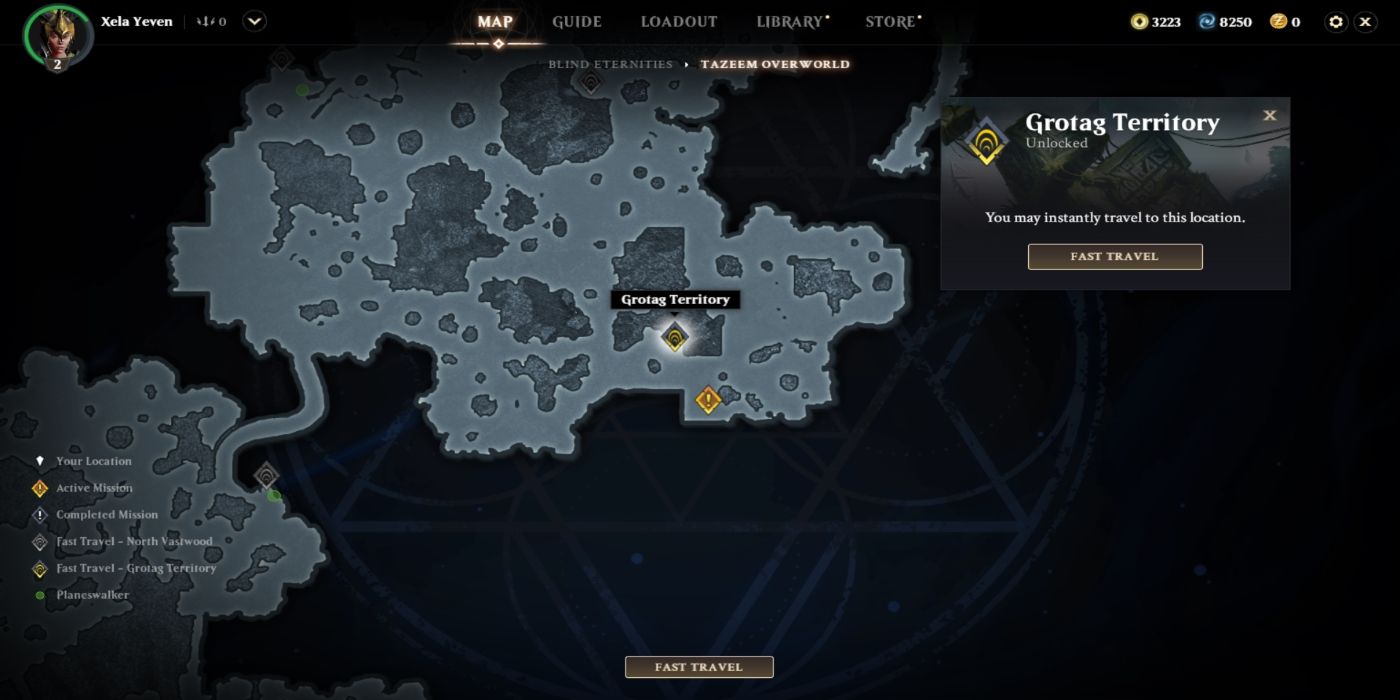Select the Tazeem Overworld breadcrumb
Screen dimensions: 1400x700
(x=775, y=64)
